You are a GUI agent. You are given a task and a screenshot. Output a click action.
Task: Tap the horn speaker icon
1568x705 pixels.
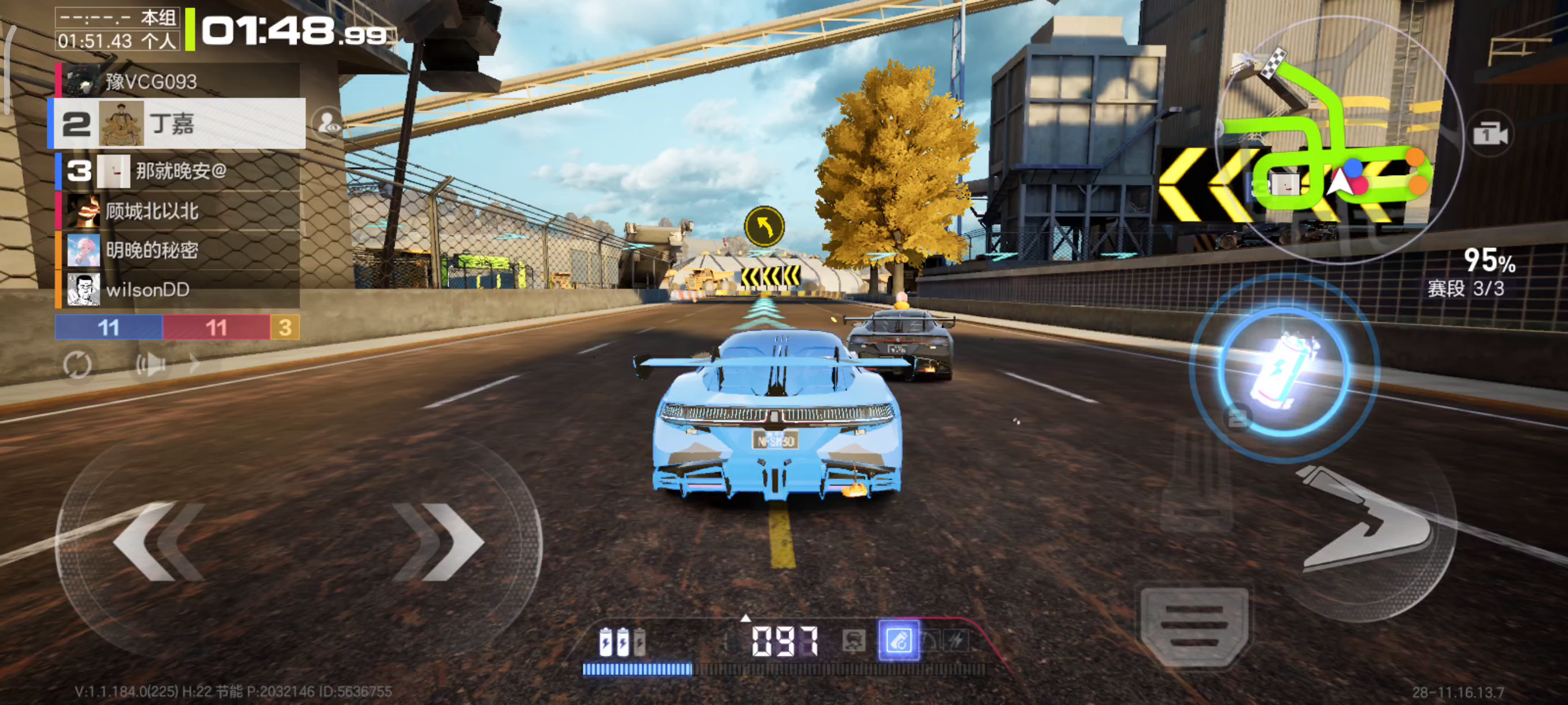tap(150, 365)
